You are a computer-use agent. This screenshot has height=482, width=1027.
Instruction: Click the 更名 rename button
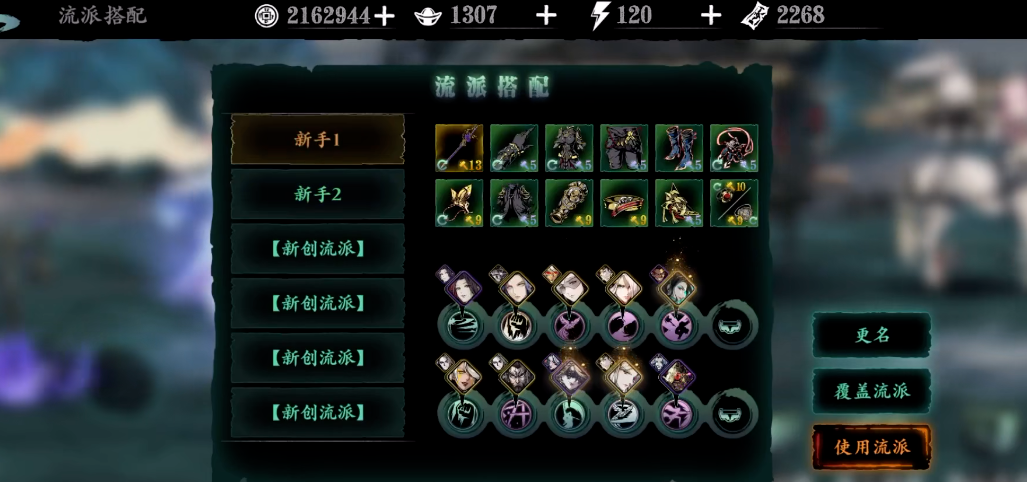pos(871,336)
